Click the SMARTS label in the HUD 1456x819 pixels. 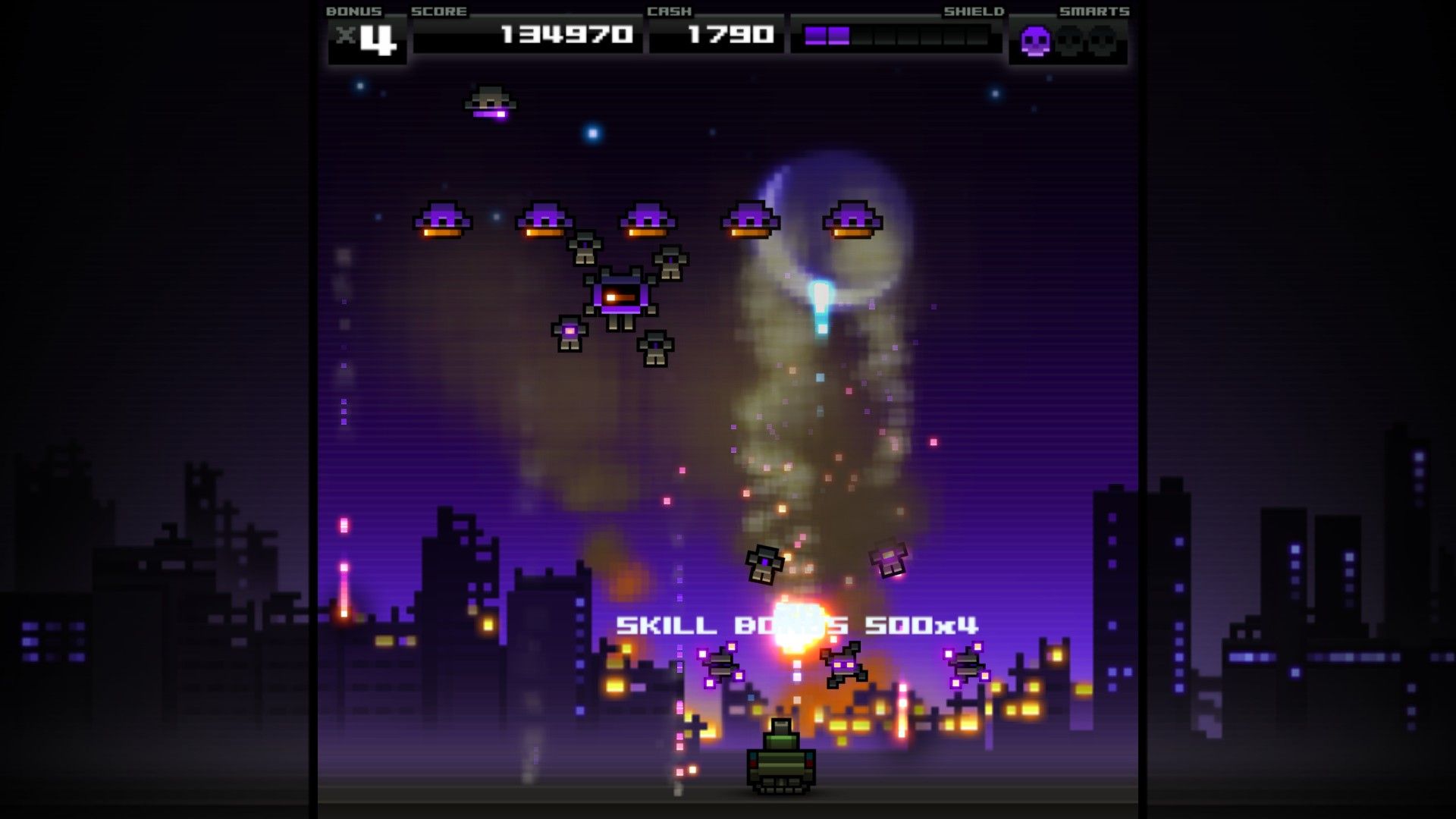[x=1094, y=11]
